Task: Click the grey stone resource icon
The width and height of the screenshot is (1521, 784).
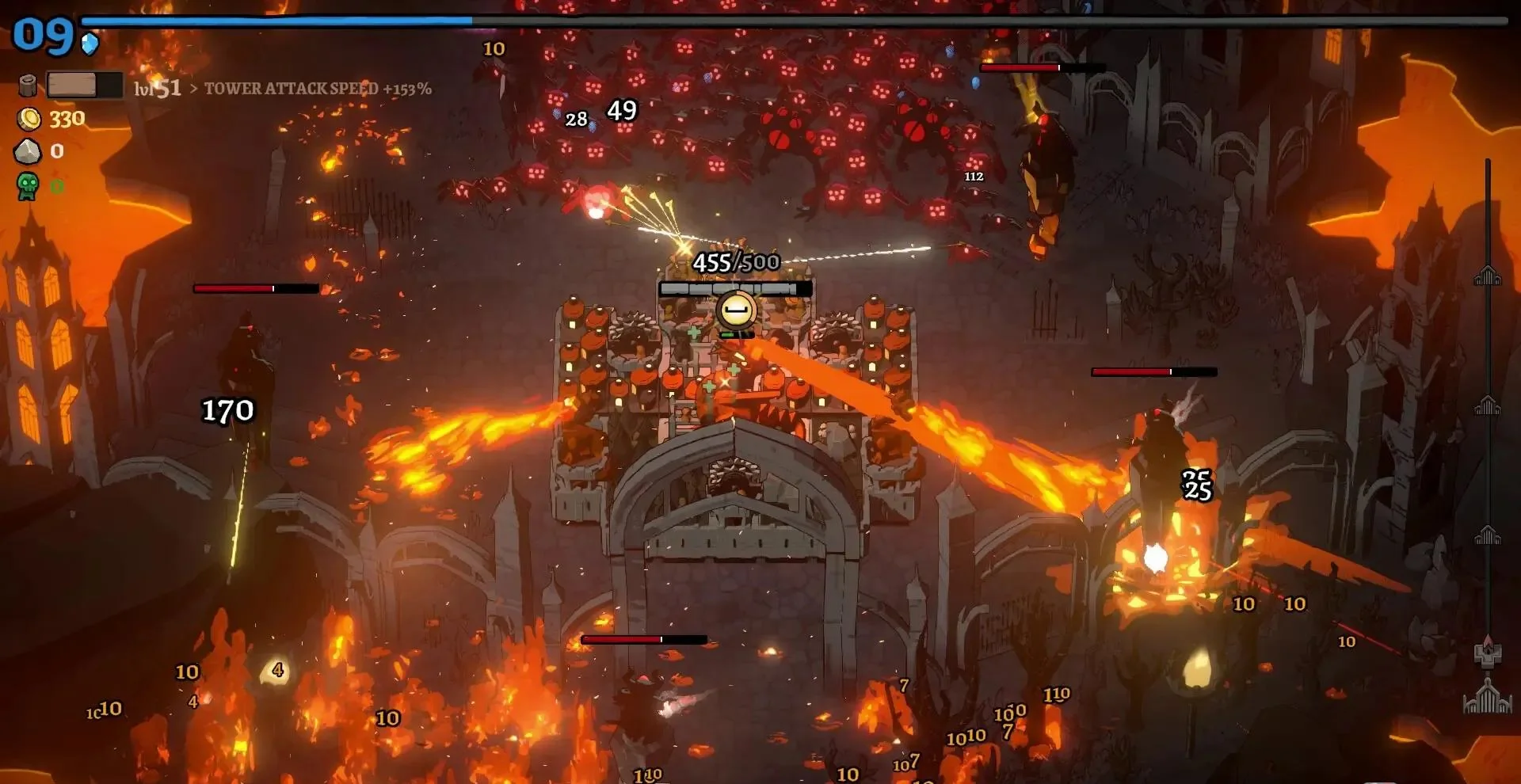Action: tap(28, 151)
